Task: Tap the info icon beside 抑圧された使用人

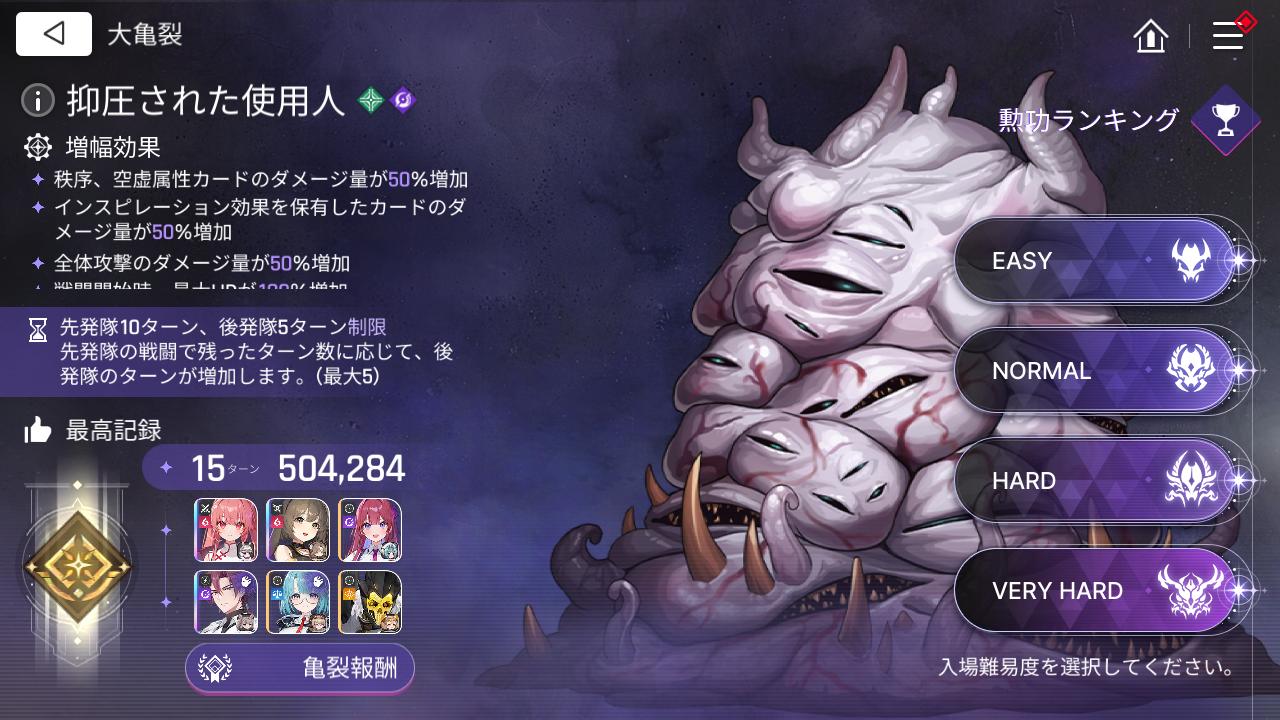Action: [x=37, y=99]
